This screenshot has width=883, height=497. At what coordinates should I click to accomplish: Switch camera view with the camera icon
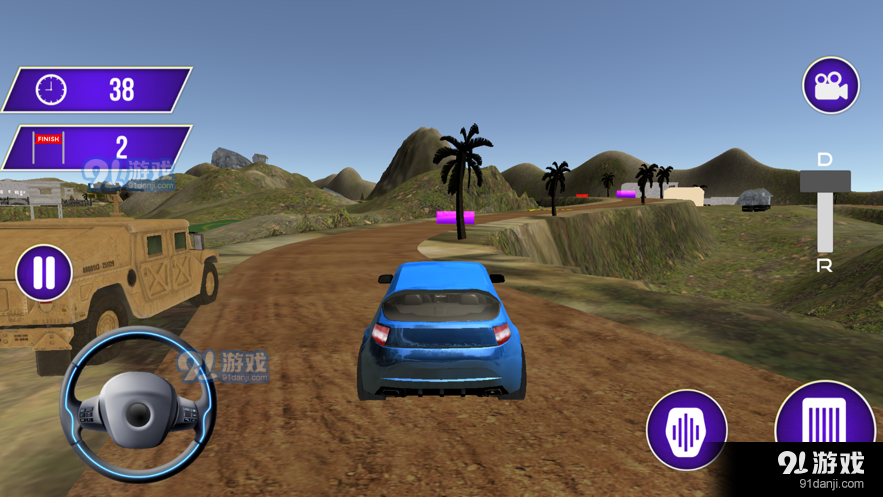(x=831, y=85)
